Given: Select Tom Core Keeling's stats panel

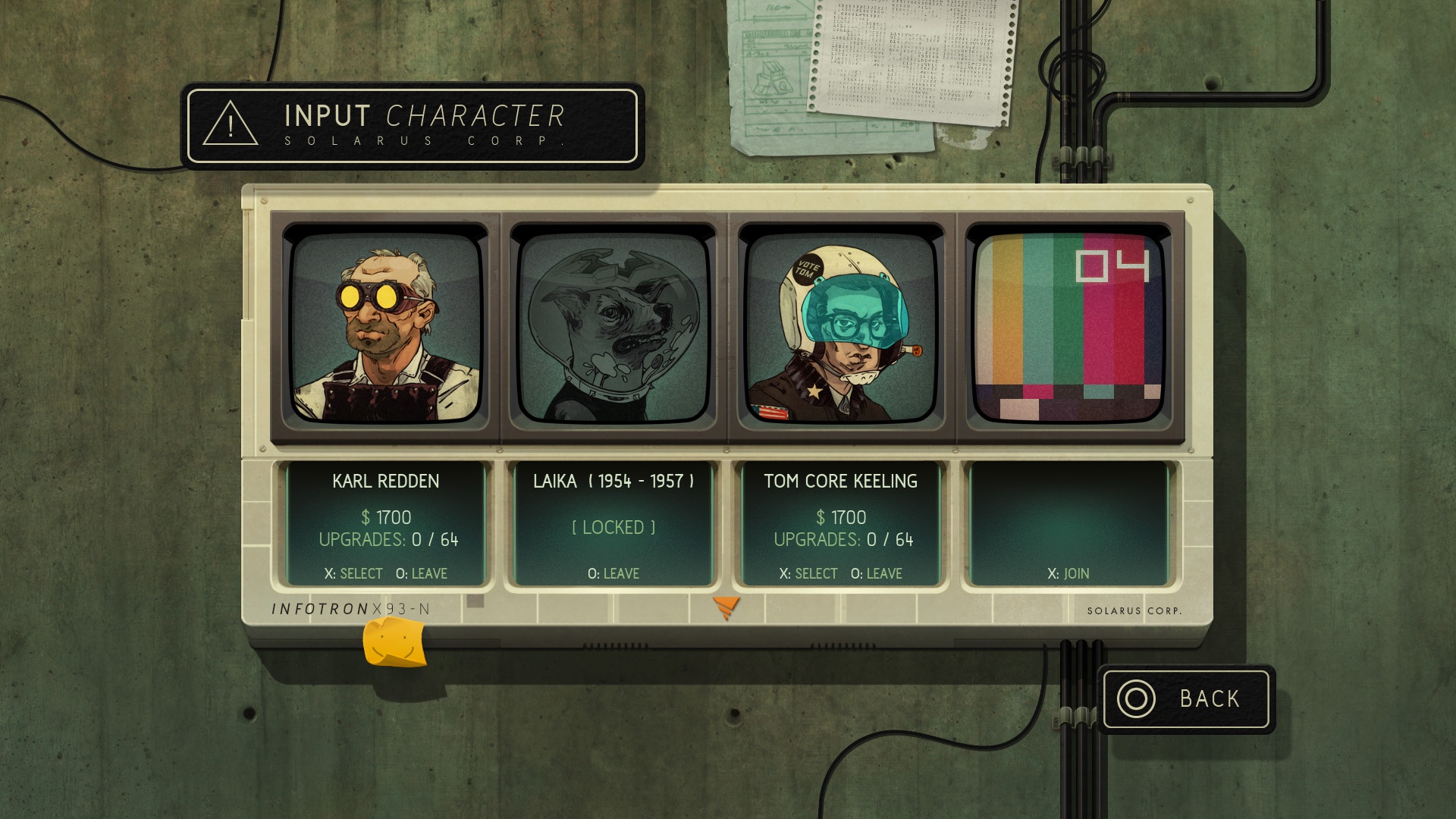Looking at the screenshot, I should tap(841, 525).
